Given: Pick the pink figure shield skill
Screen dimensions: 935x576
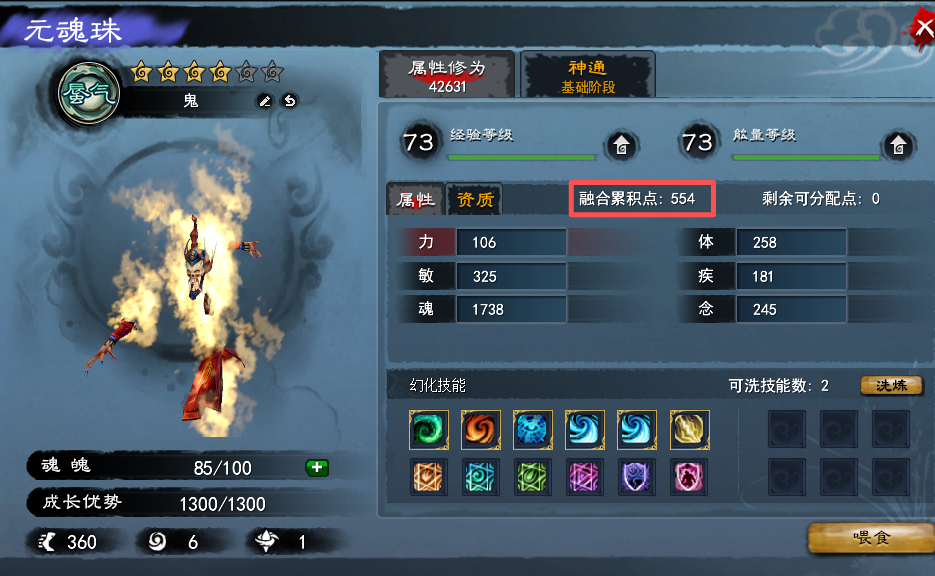Looking at the screenshot, I should point(689,477).
